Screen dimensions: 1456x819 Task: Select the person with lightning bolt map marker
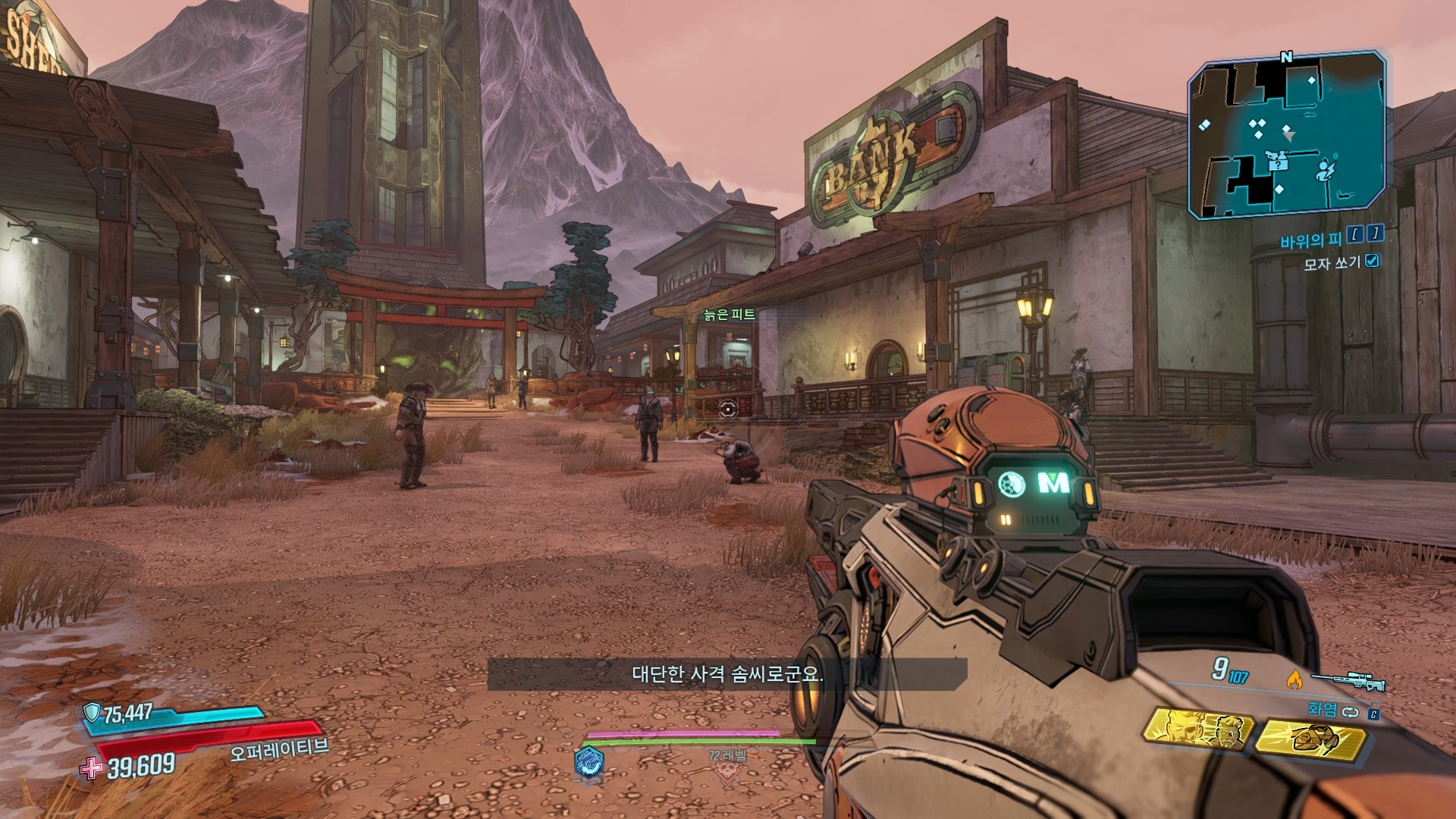click(x=1325, y=169)
